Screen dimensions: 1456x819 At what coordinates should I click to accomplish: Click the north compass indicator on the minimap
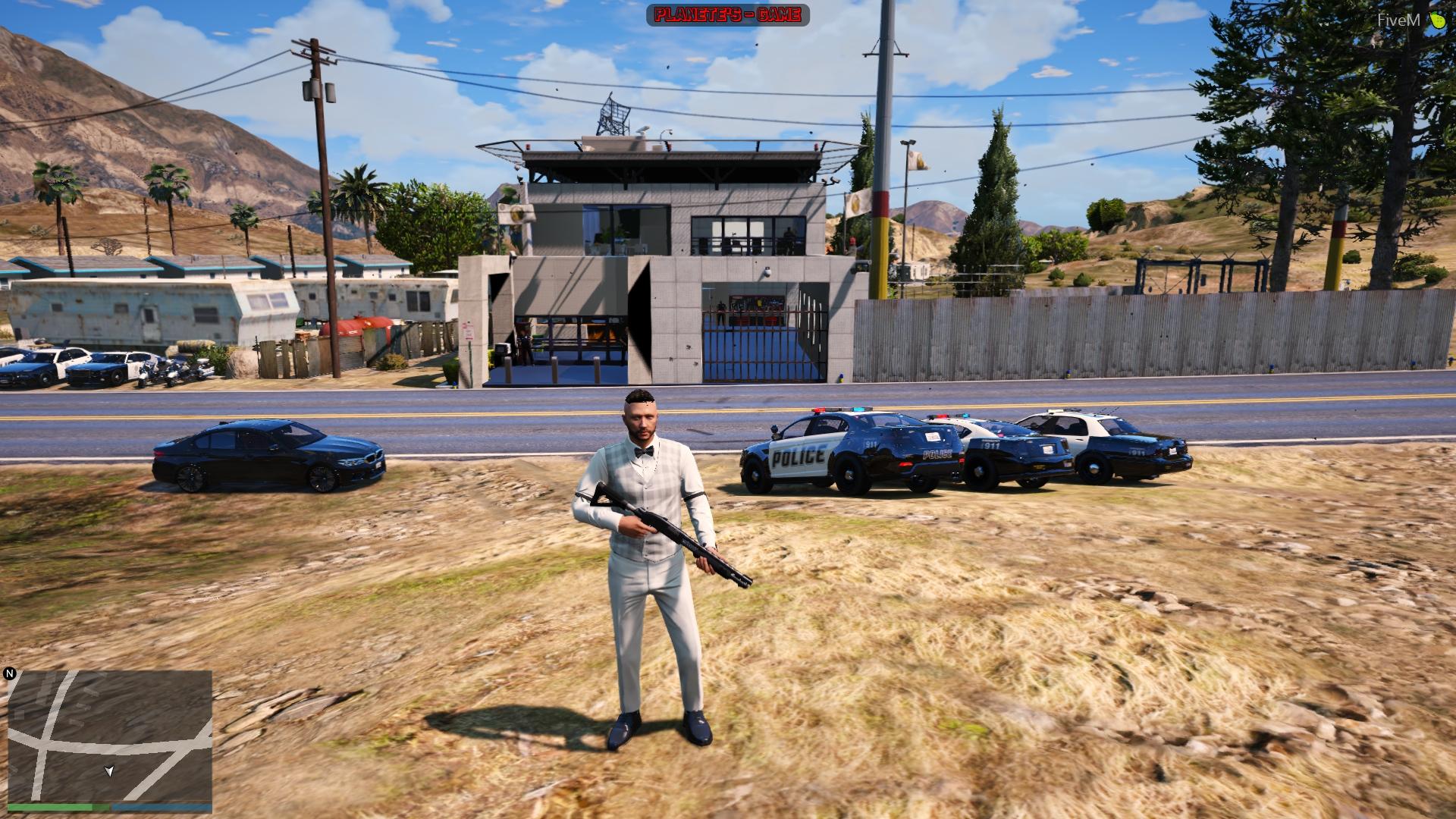(x=9, y=673)
